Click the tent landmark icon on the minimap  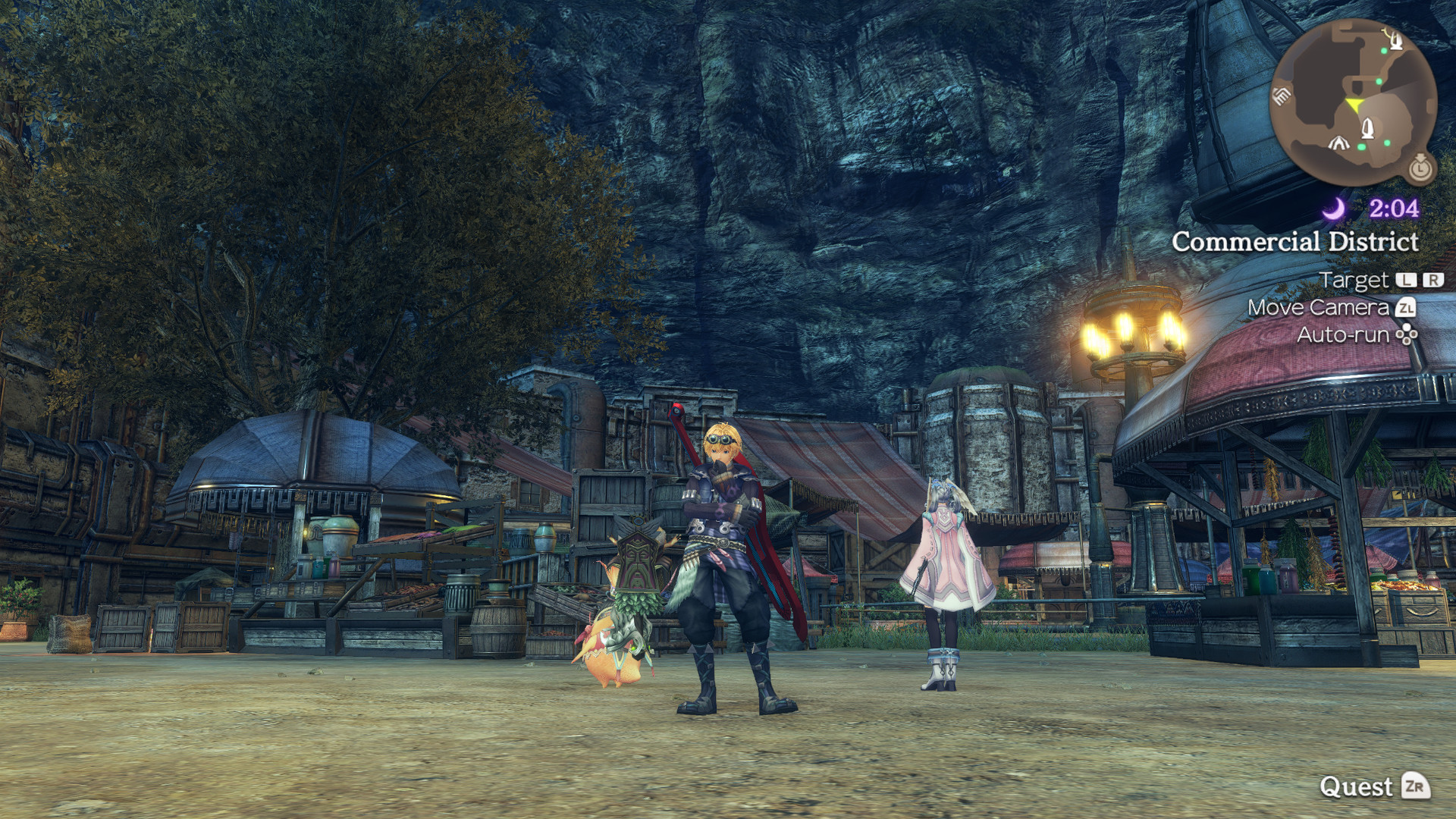tap(1340, 144)
